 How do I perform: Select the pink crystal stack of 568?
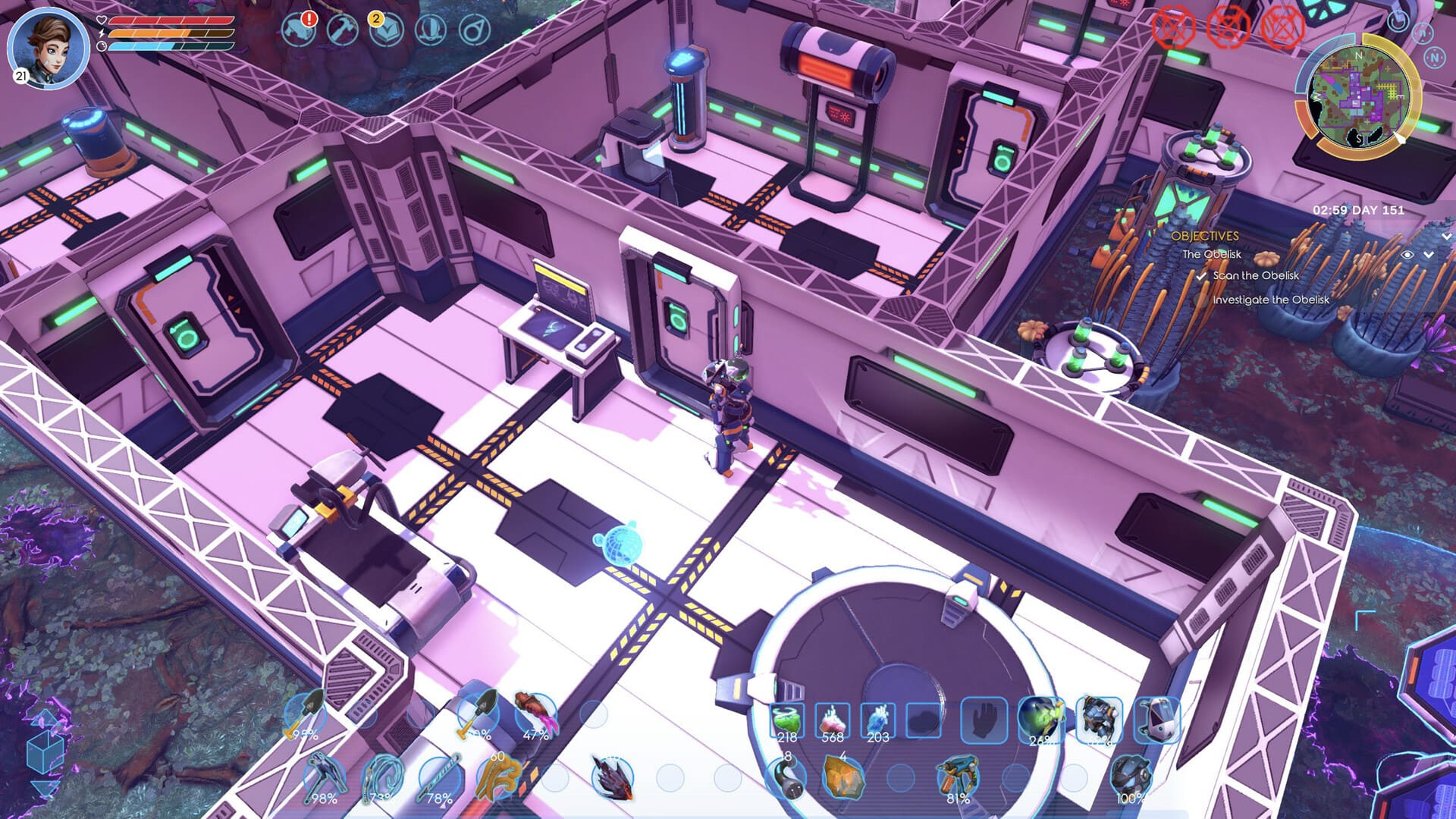point(832,721)
